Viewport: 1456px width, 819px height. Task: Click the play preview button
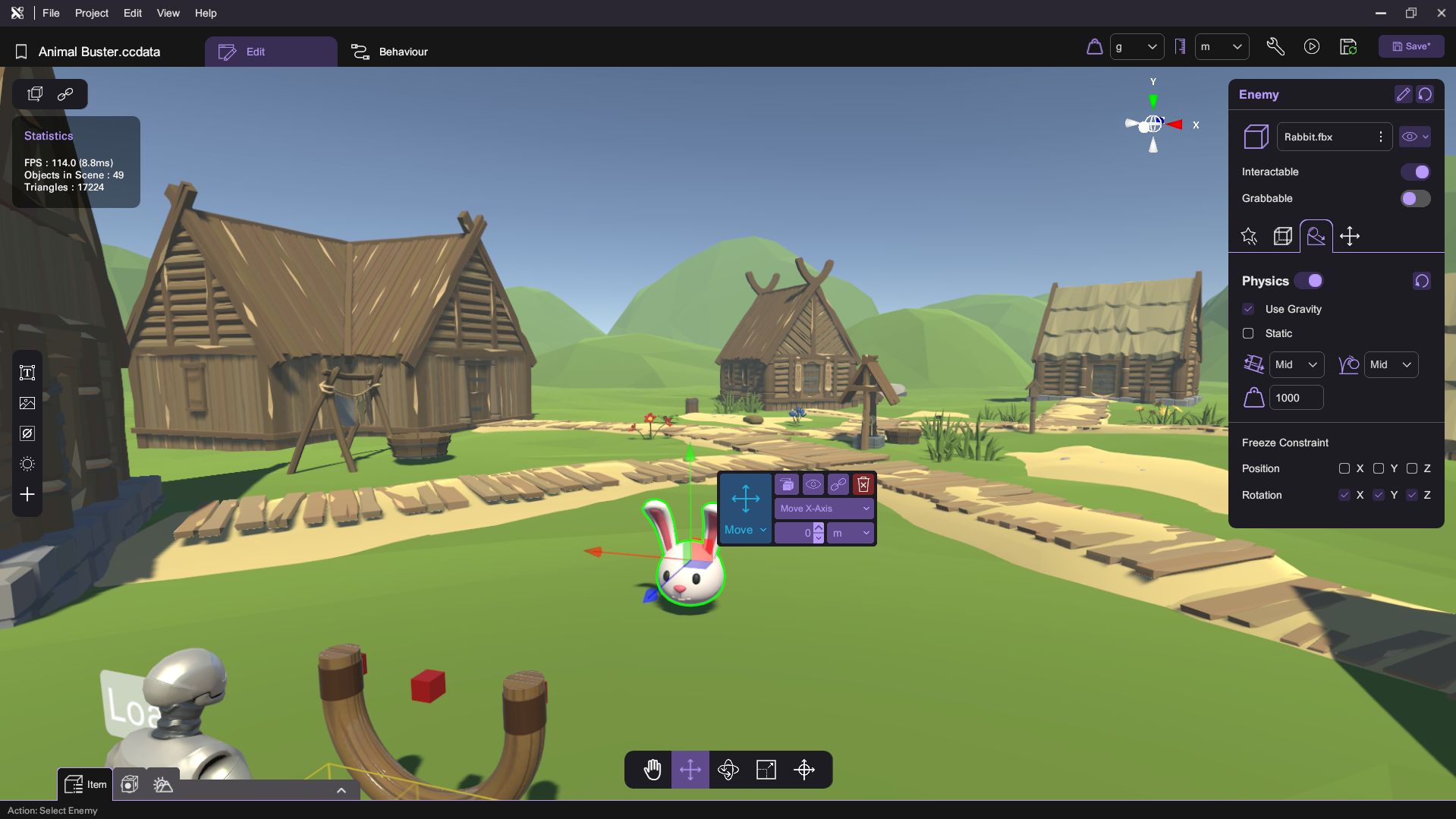1311,46
